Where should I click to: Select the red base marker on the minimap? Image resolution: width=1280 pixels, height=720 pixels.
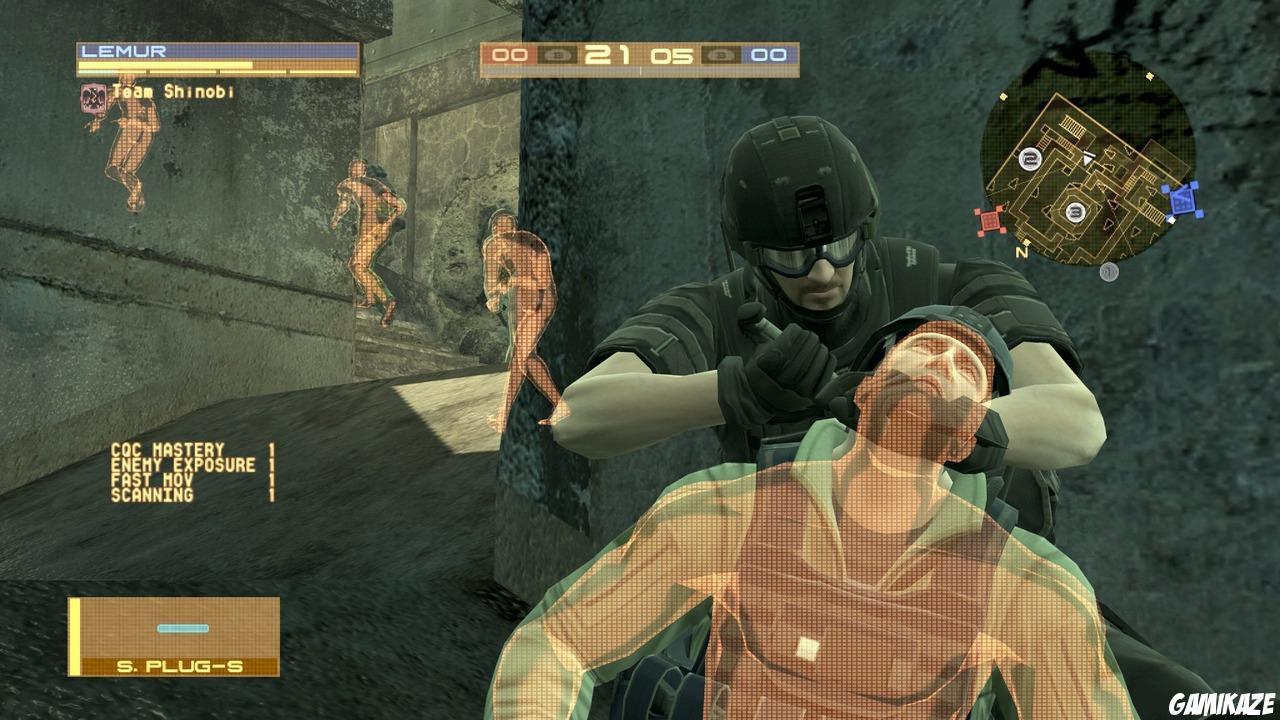pyautogui.click(x=991, y=220)
